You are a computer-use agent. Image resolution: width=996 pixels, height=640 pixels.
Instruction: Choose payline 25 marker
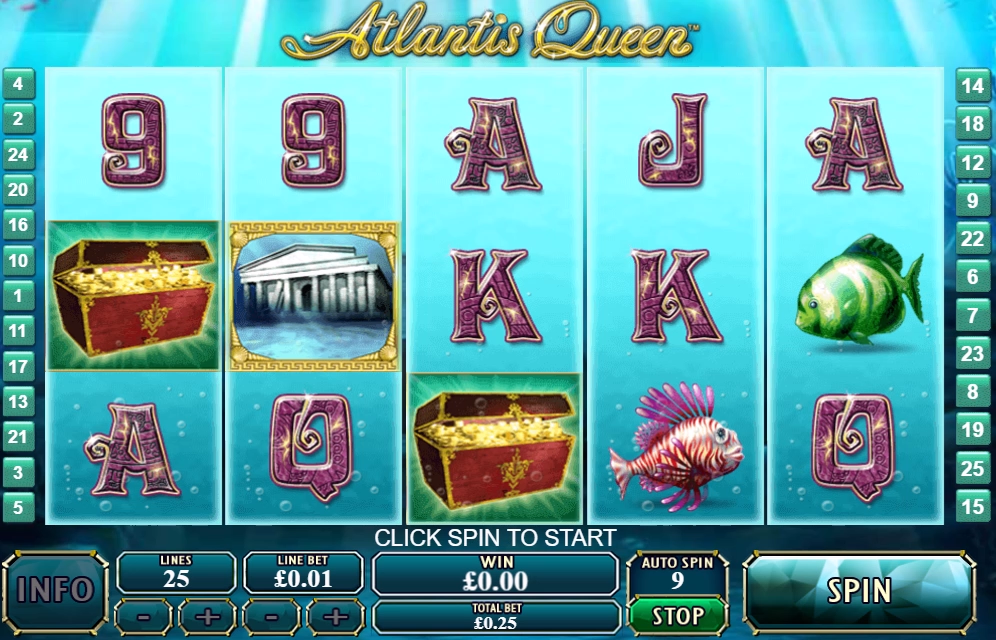click(x=973, y=468)
